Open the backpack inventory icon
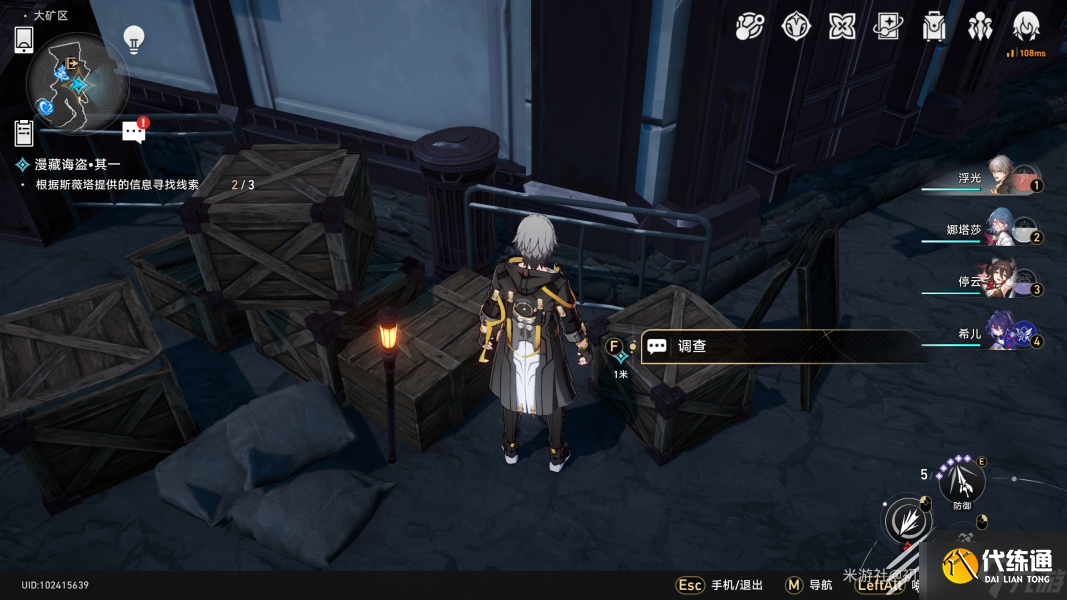 pos(934,27)
